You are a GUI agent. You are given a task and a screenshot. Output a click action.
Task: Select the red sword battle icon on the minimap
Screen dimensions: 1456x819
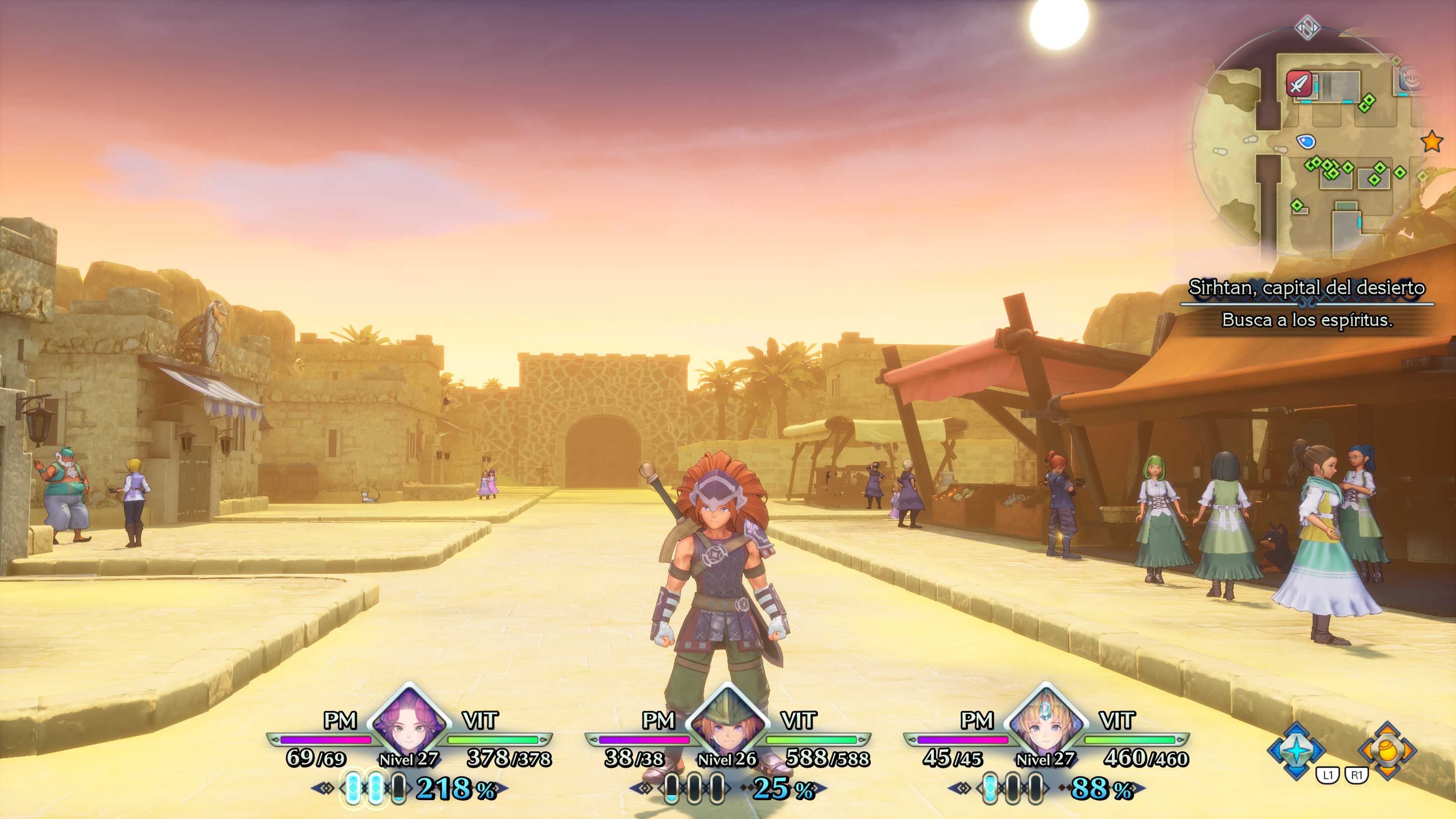1299,83
